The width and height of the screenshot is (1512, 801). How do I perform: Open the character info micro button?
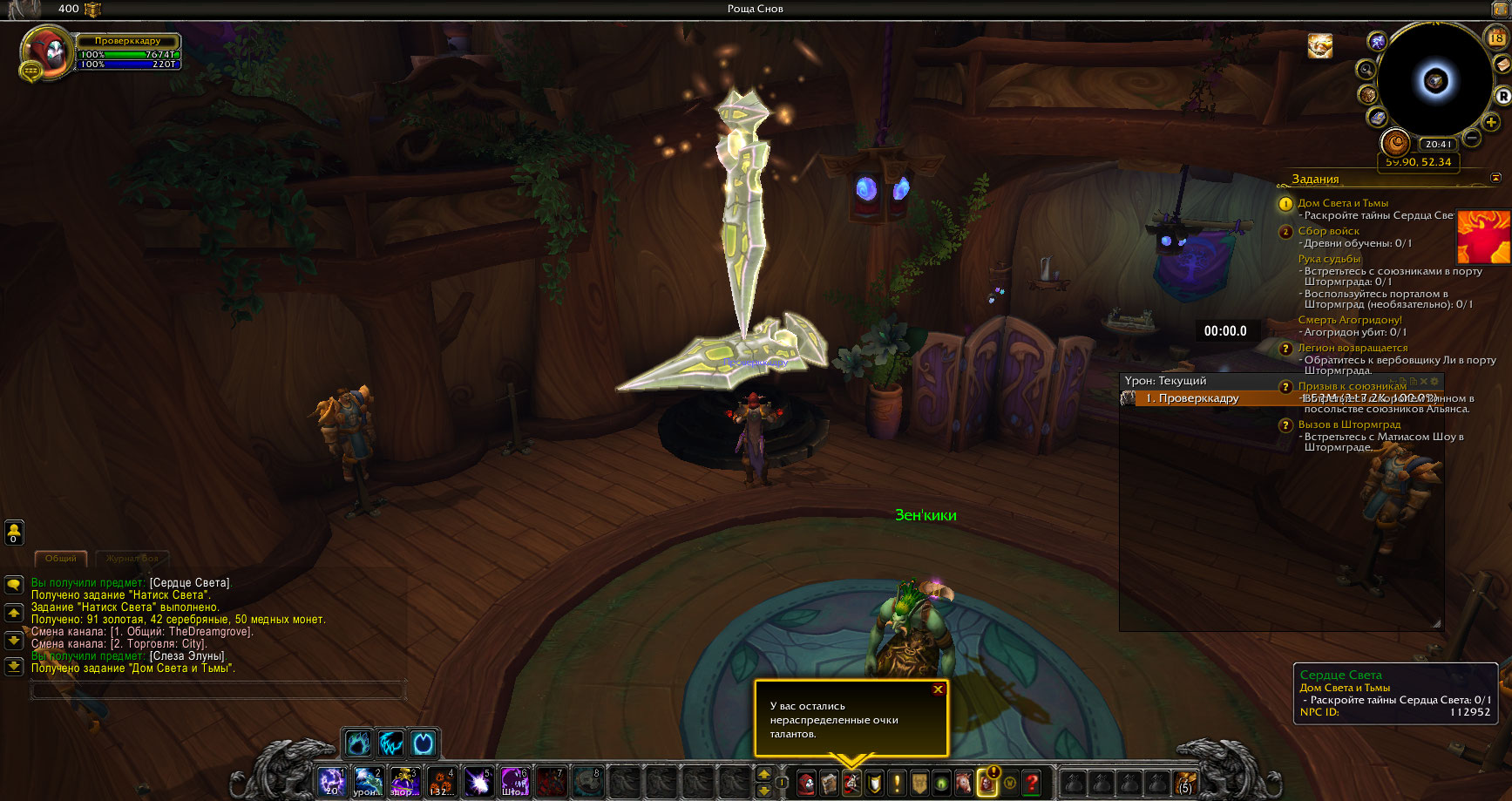pyautogui.click(x=806, y=783)
